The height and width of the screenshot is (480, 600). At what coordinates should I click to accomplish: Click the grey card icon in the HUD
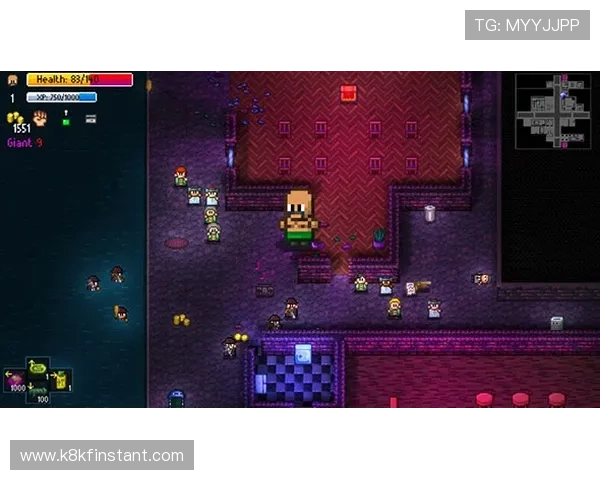click(x=91, y=118)
